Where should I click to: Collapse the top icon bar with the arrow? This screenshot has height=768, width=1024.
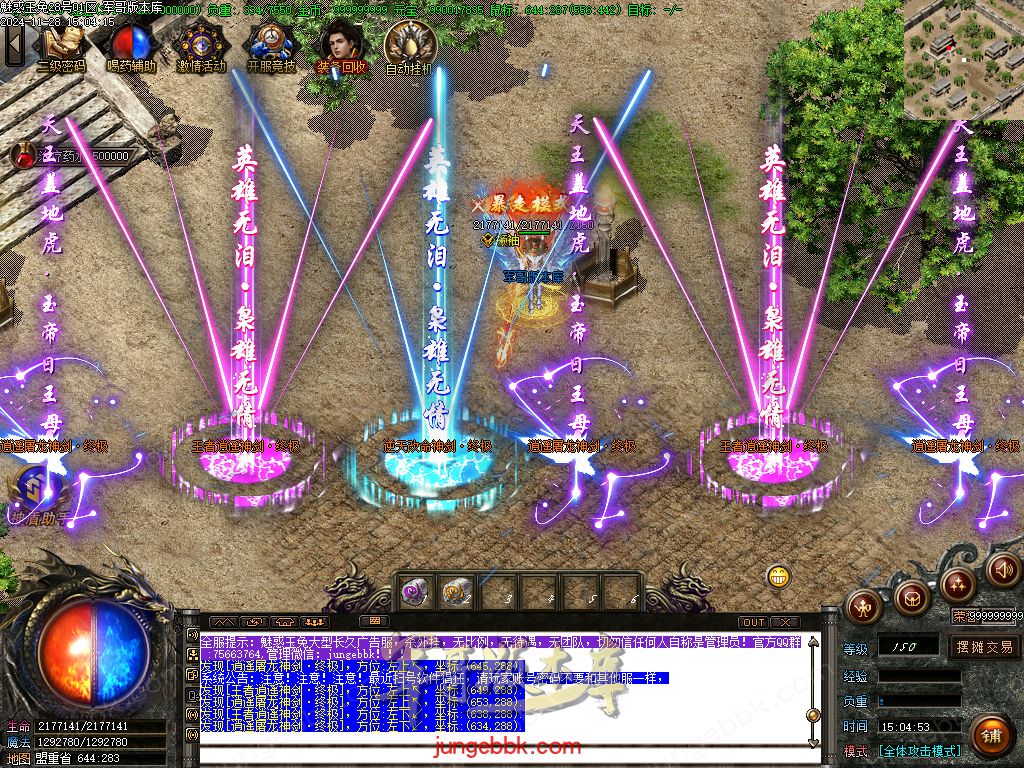[x=14, y=45]
